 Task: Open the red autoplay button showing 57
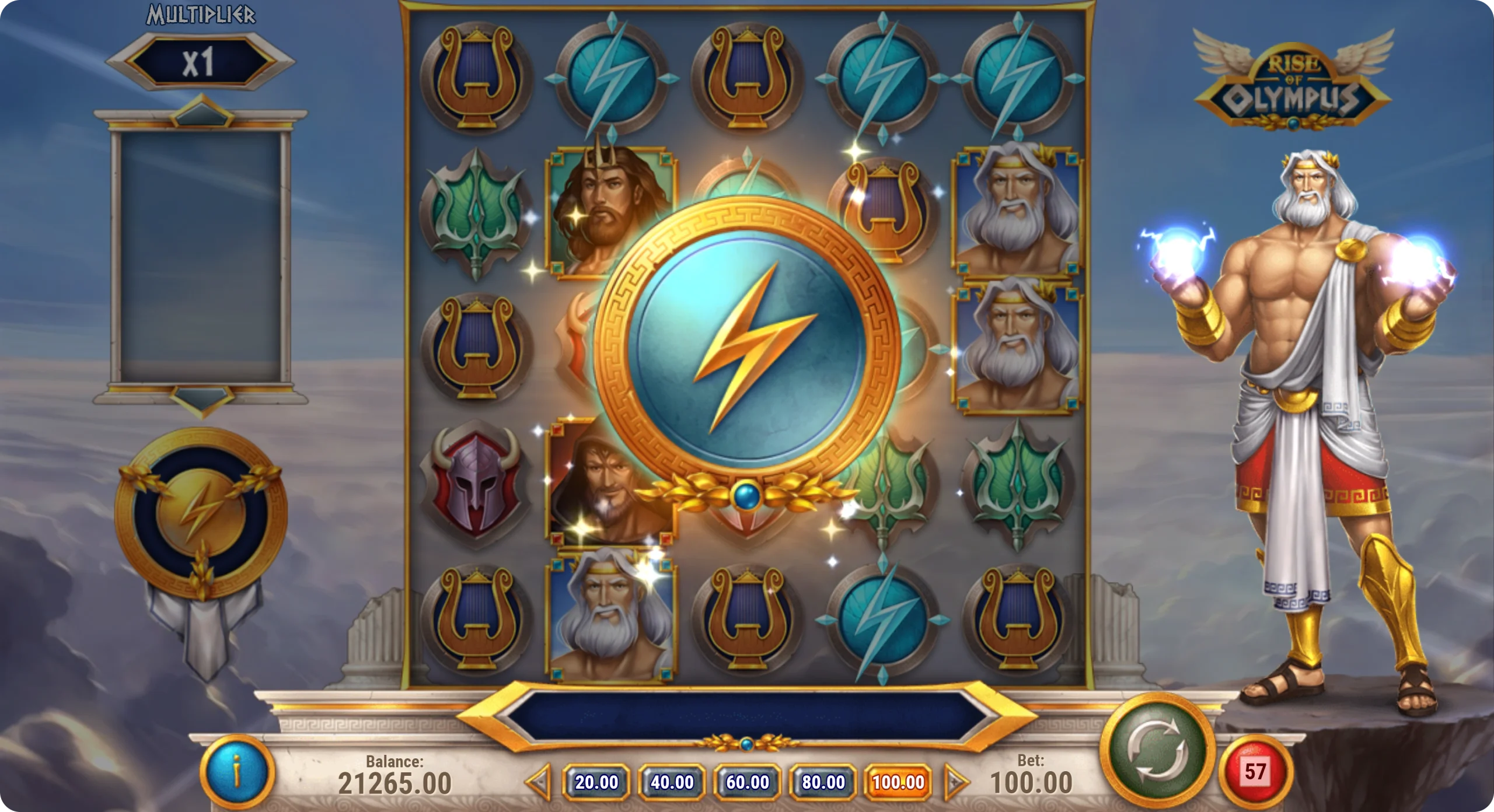click(x=1255, y=772)
